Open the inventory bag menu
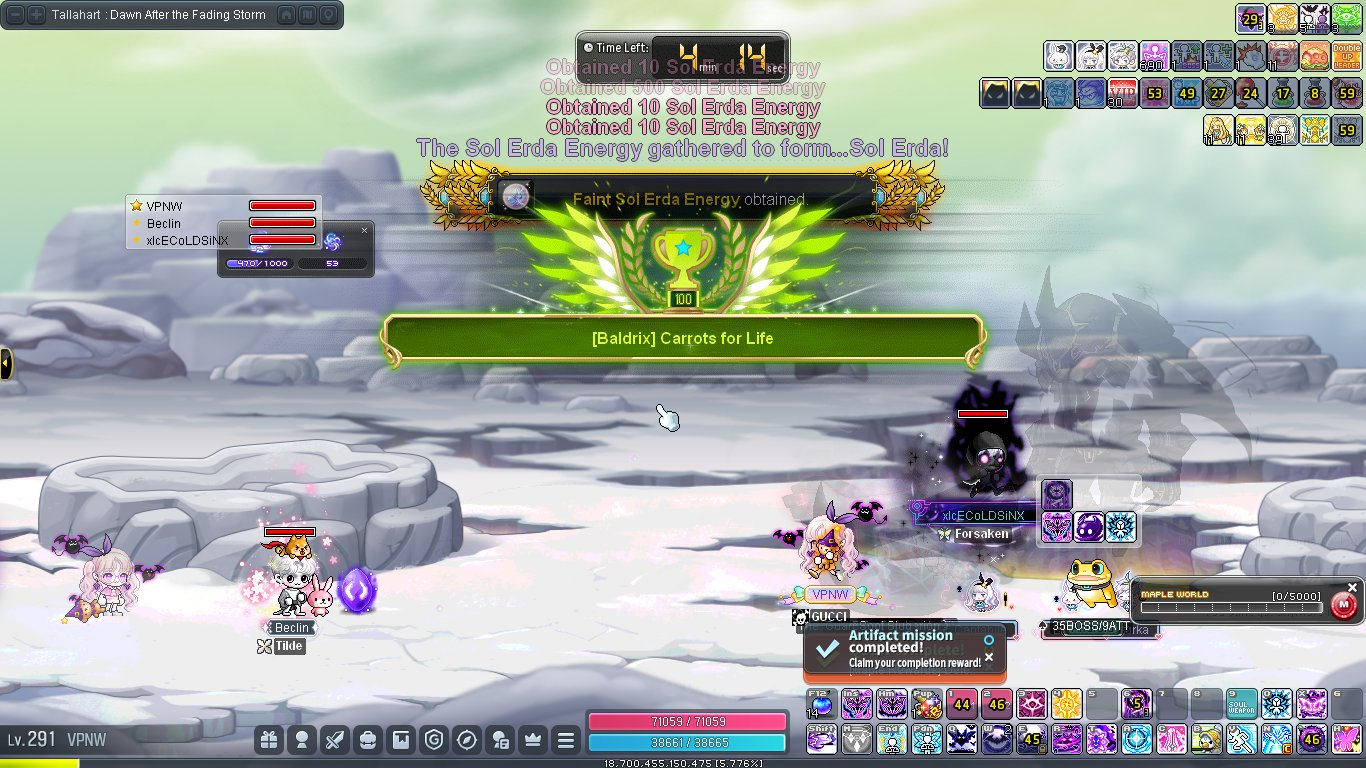This screenshot has width=1366, height=768. coord(368,740)
